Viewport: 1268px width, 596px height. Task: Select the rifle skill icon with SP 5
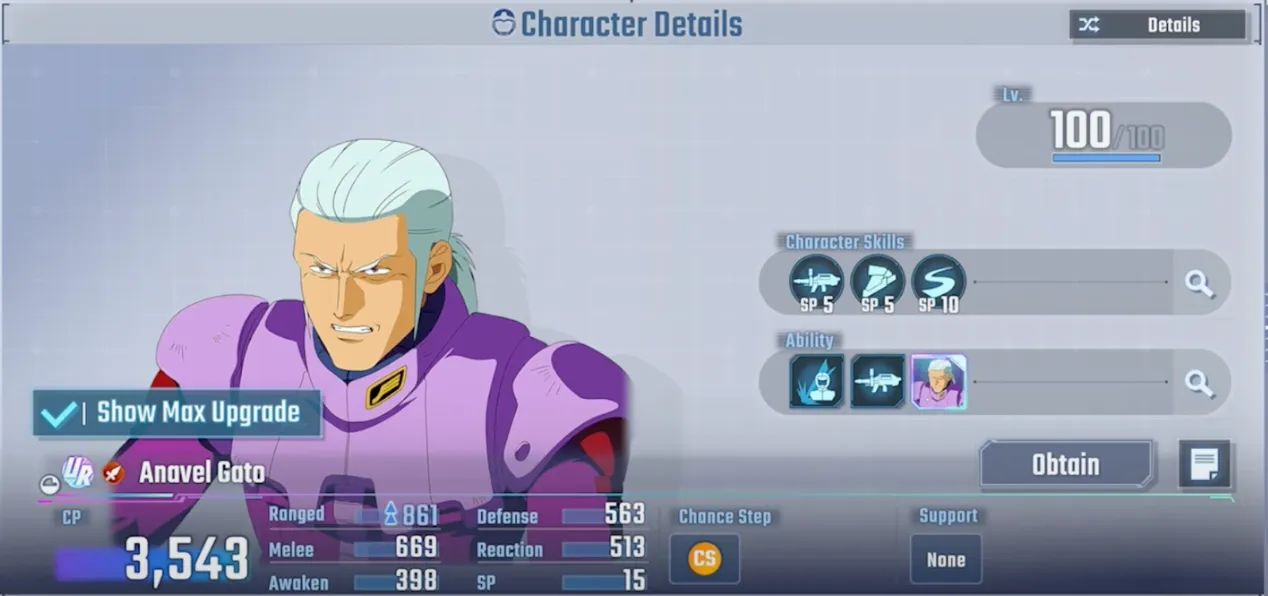click(x=816, y=281)
